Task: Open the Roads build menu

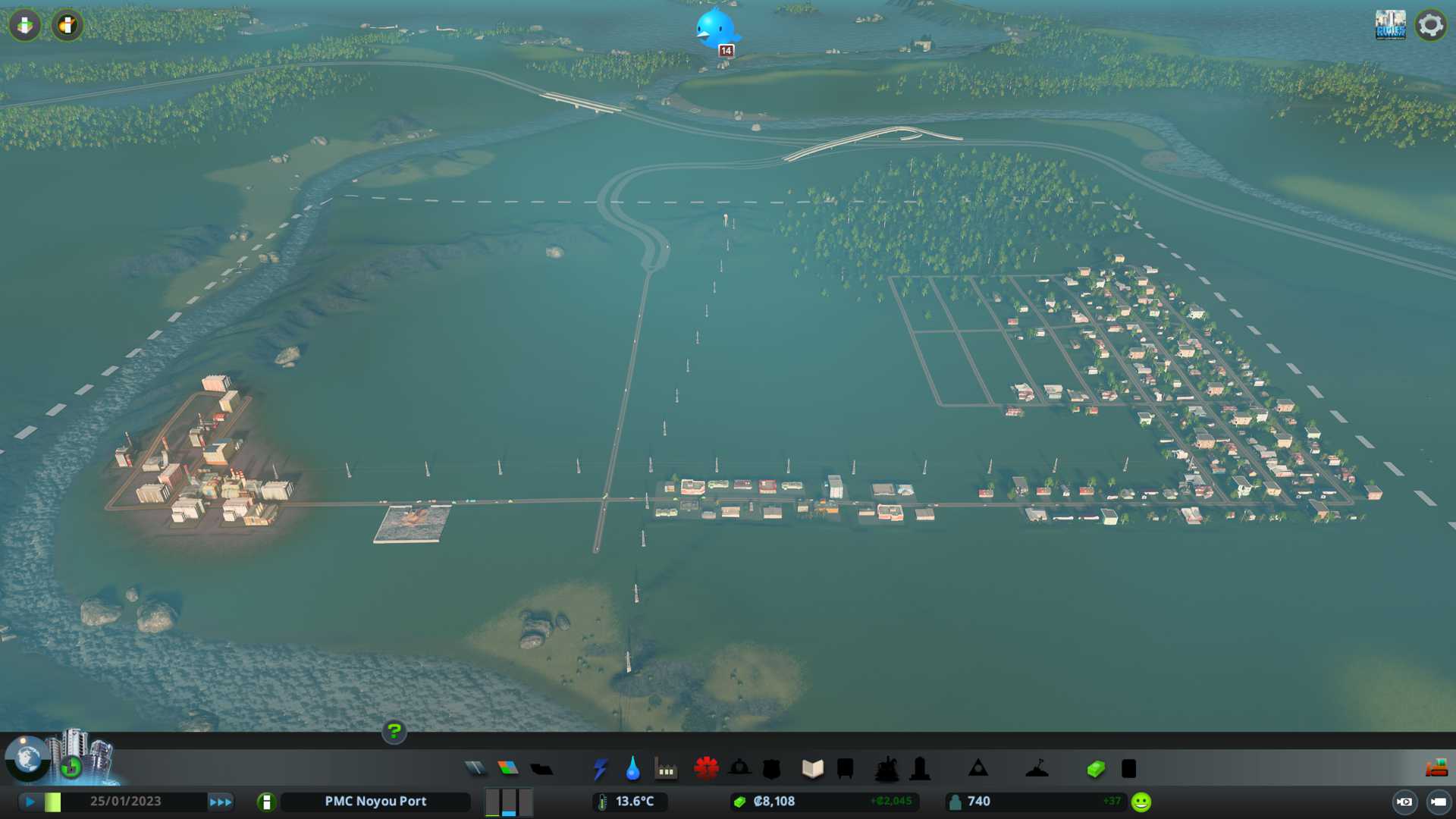Action: (x=475, y=769)
